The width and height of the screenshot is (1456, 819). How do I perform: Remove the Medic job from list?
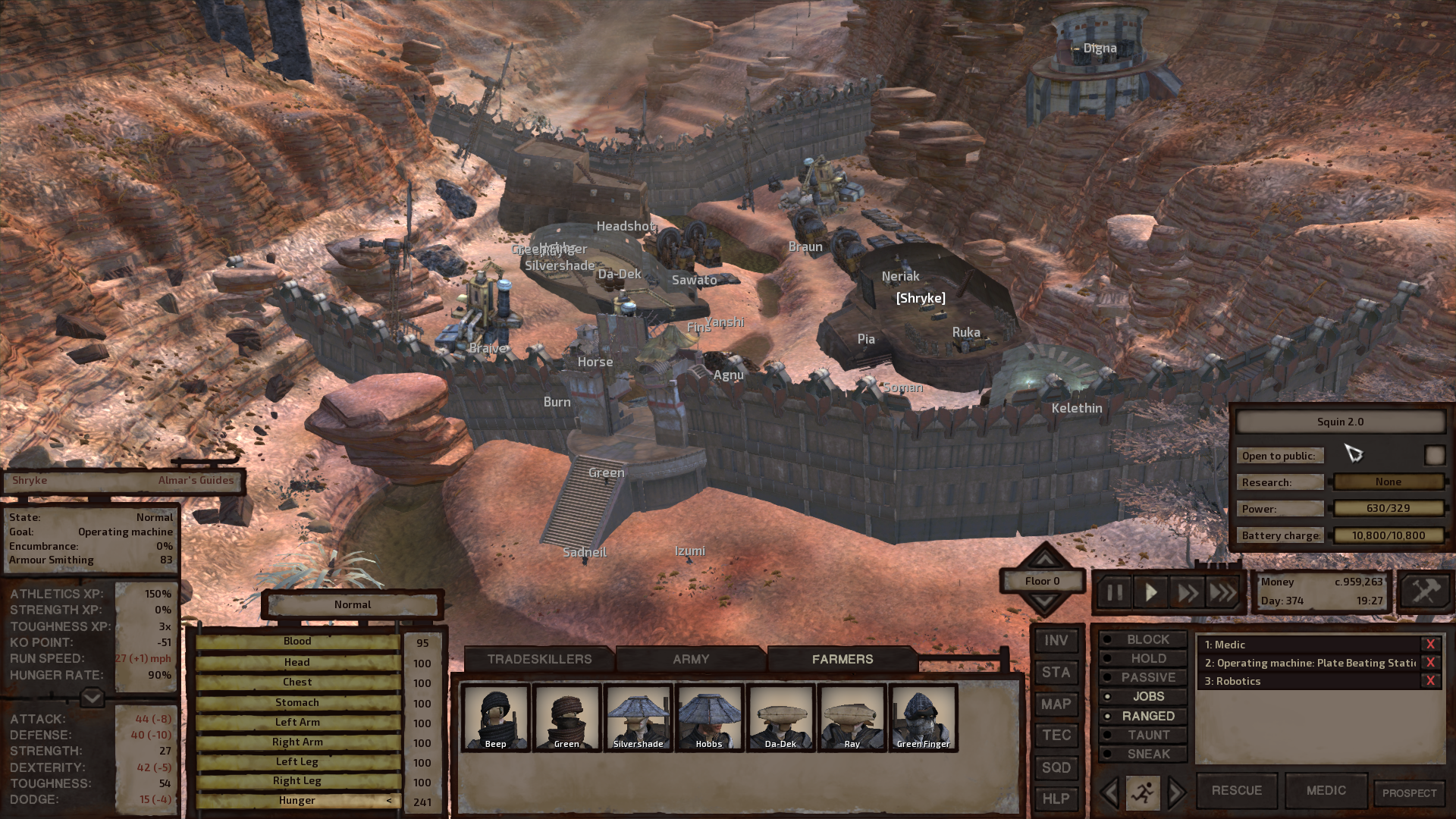point(1430,645)
